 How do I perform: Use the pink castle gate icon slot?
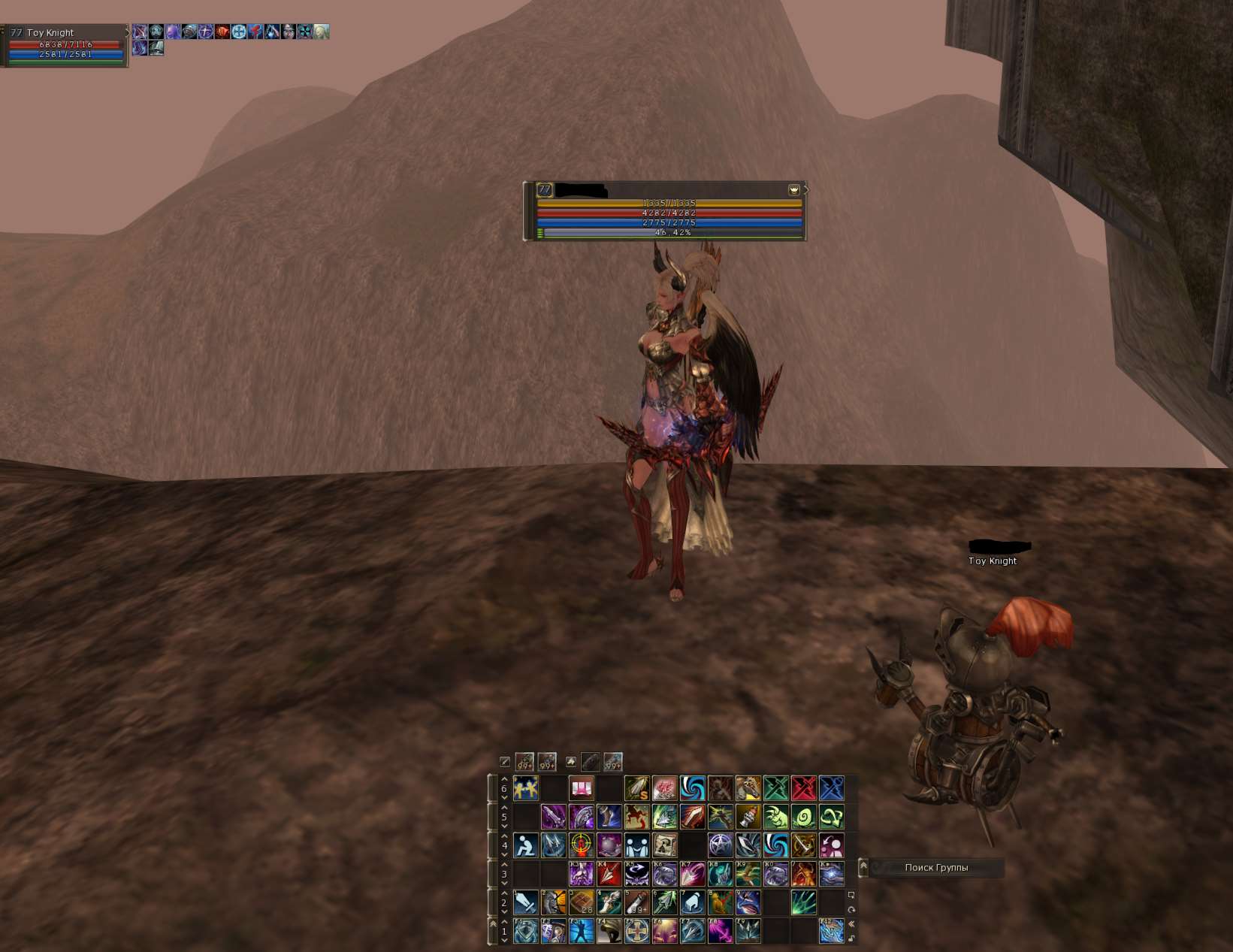pos(581,788)
